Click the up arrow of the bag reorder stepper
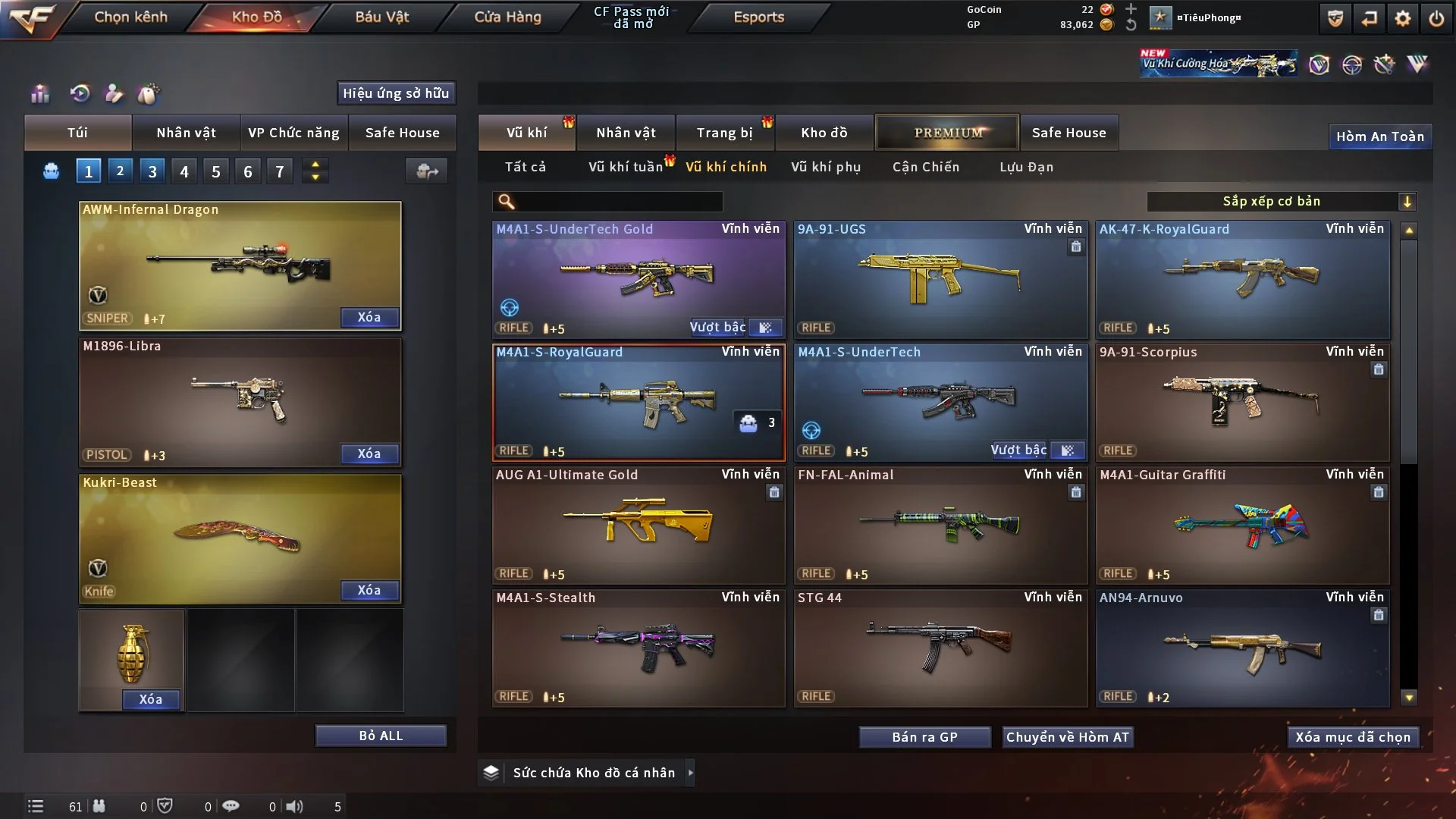Screen dimensions: 1456x819 click(315, 165)
